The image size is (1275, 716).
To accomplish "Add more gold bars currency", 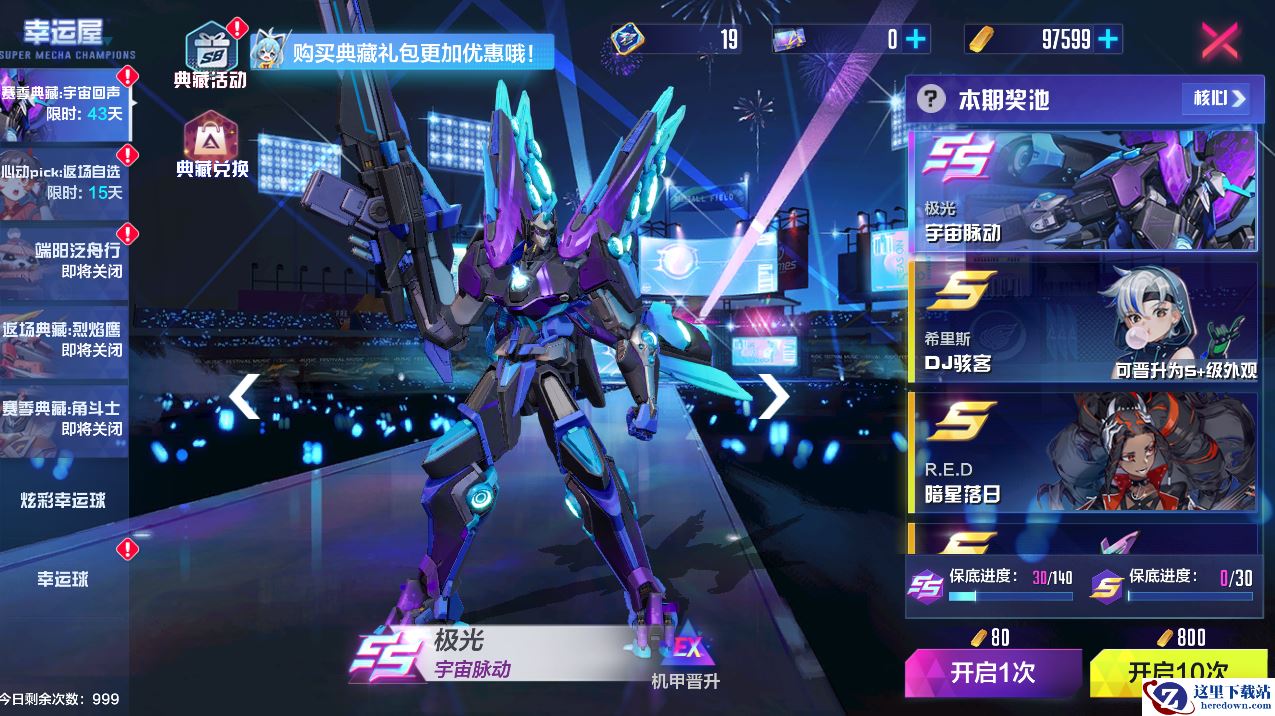I will coord(1107,39).
